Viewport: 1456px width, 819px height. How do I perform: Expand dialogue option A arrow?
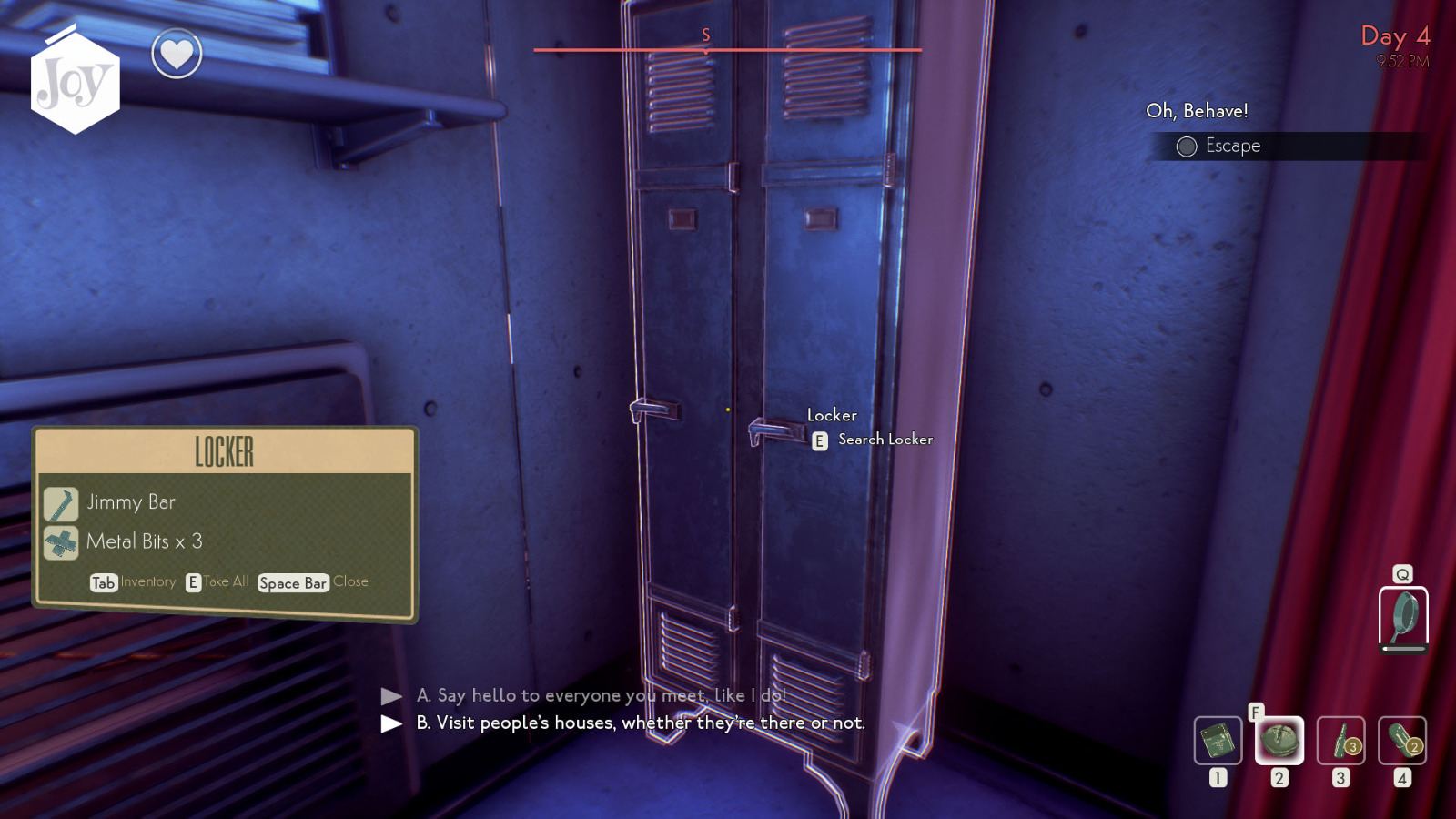coord(389,696)
